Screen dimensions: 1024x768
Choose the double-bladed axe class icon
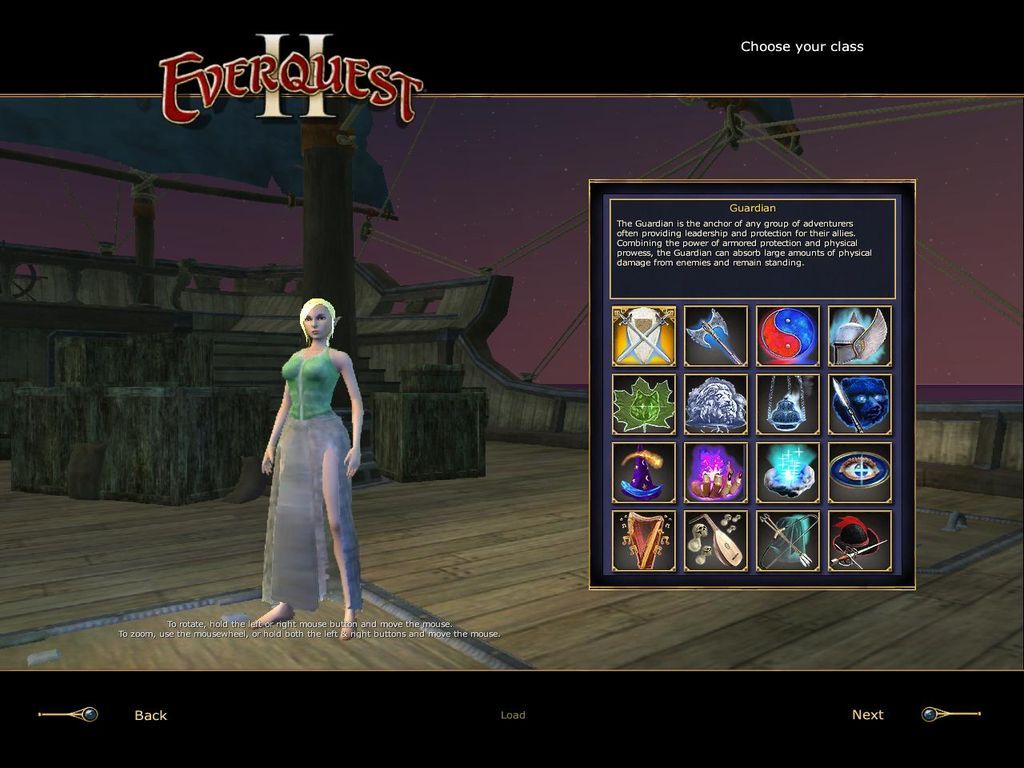716,337
